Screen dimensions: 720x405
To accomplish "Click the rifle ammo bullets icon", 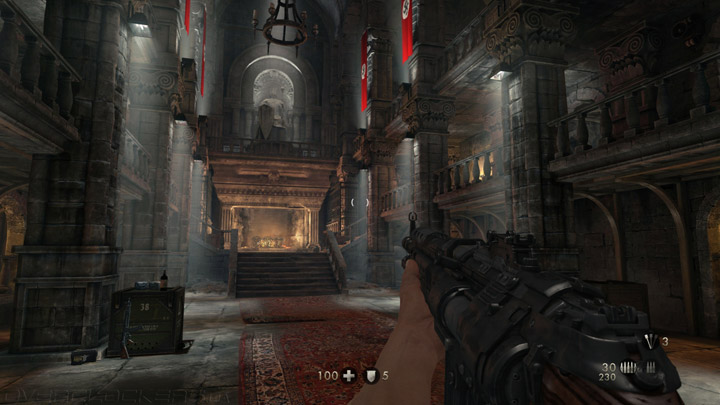I will 628,368.
